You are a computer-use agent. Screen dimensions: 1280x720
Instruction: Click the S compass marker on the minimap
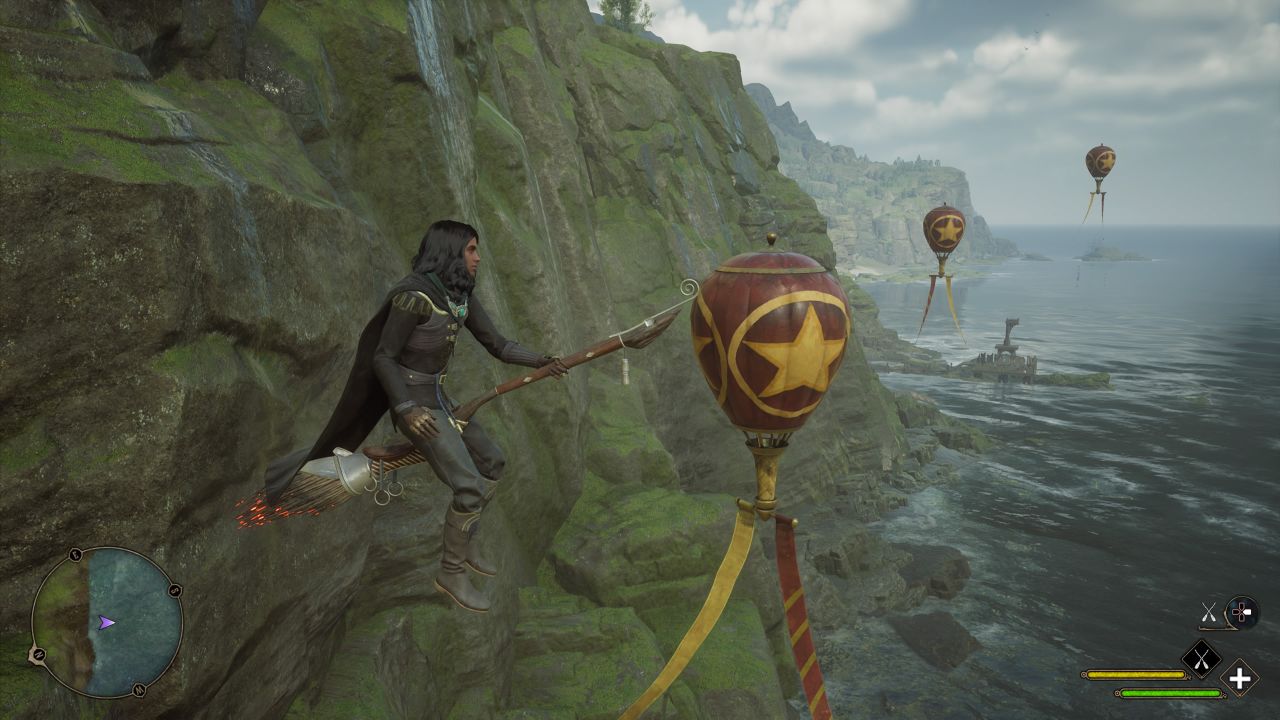[x=175, y=590]
